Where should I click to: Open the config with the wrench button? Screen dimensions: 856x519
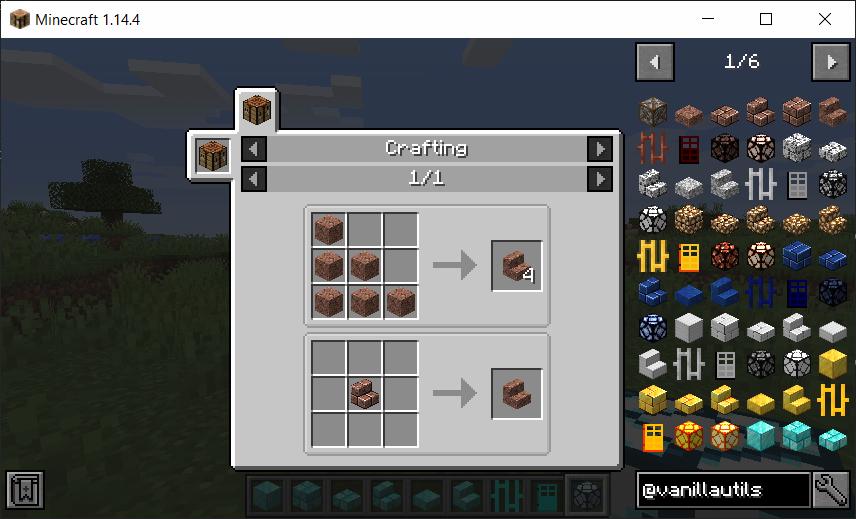point(832,489)
